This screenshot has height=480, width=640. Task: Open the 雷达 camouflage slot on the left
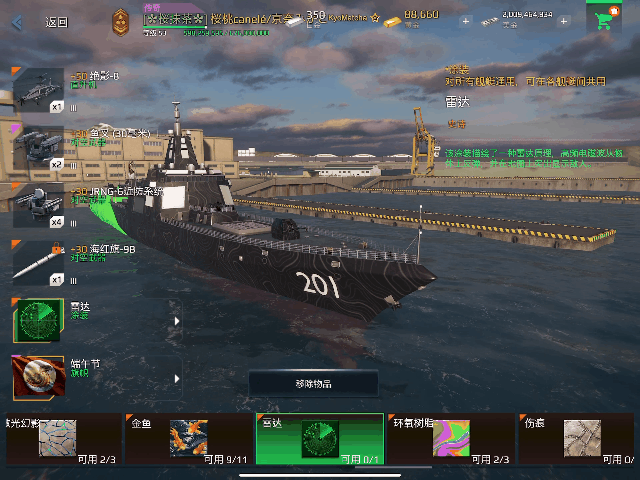pyautogui.click(x=95, y=320)
